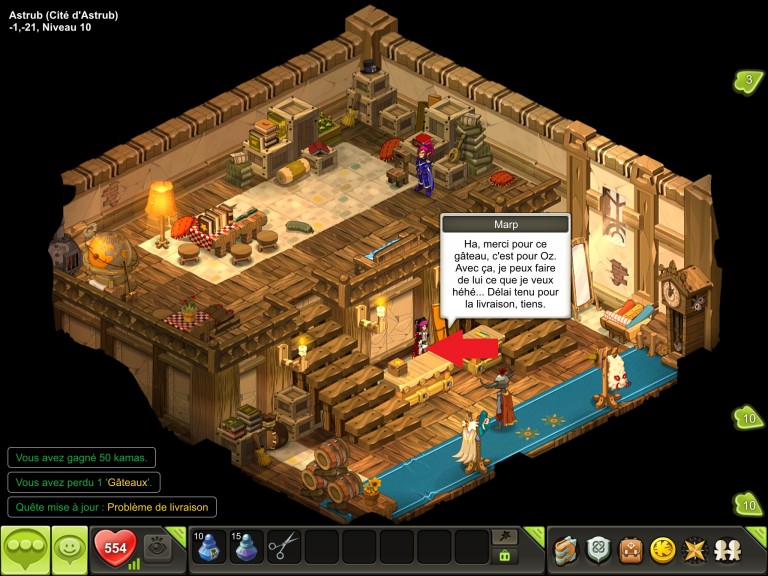Viewport: 768px width, 576px height.
Task: Open the spellbook icon in the menu bar
Action: coord(567,549)
